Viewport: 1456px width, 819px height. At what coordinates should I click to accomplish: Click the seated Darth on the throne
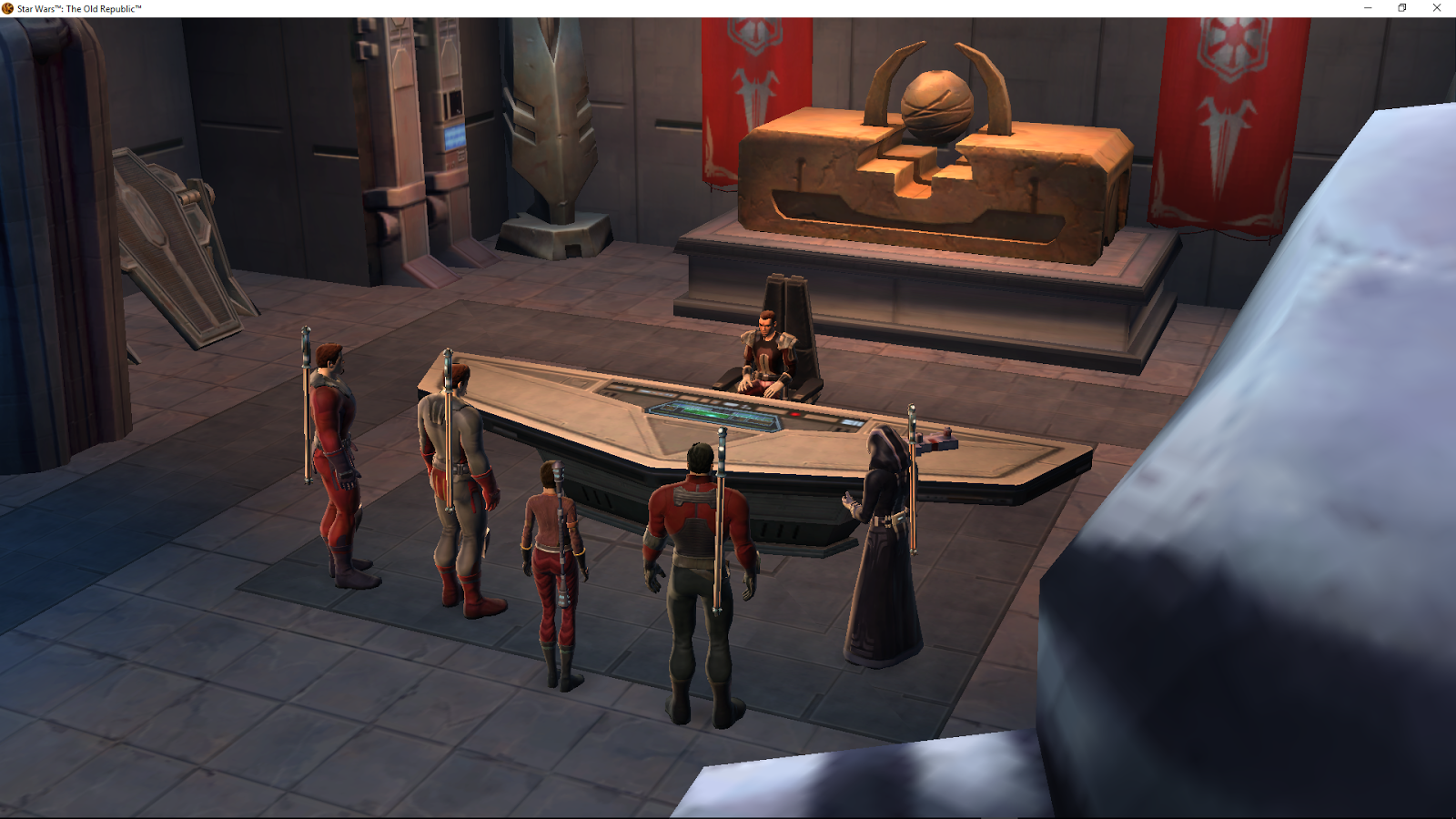764,355
